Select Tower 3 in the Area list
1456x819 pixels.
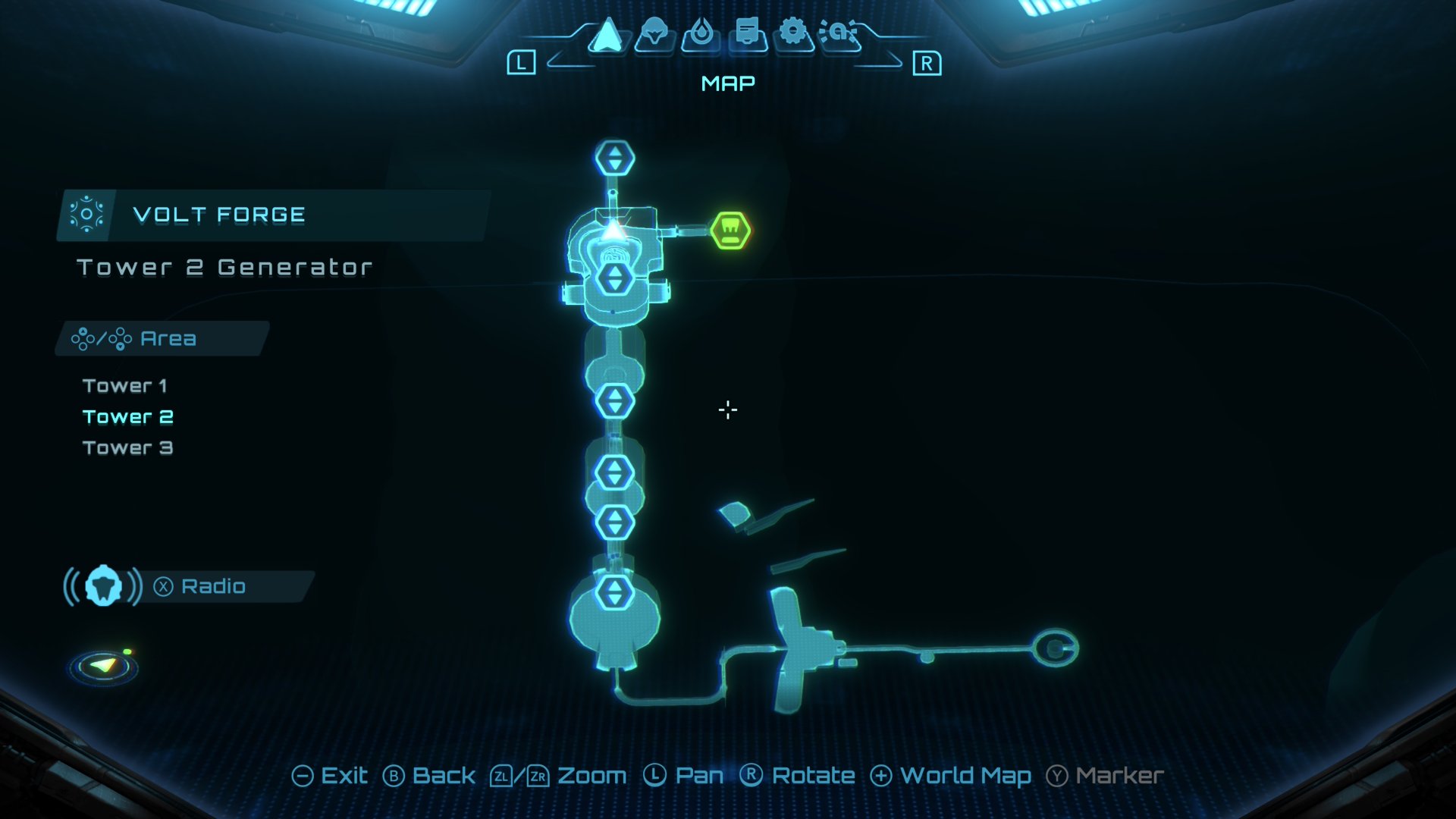click(128, 448)
